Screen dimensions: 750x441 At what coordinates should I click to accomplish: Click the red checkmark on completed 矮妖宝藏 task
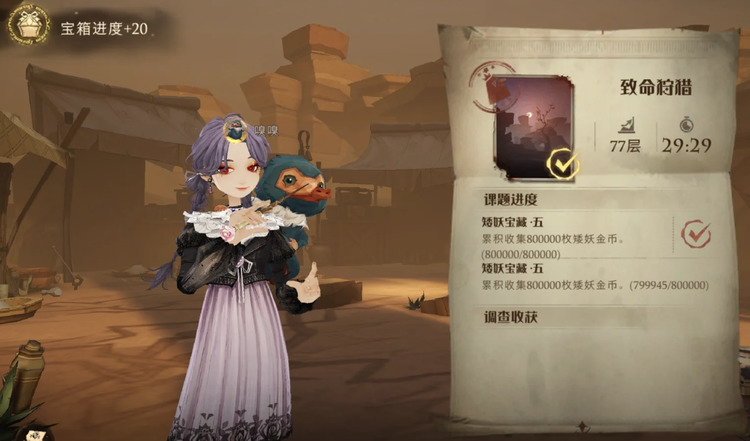[x=696, y=234]
